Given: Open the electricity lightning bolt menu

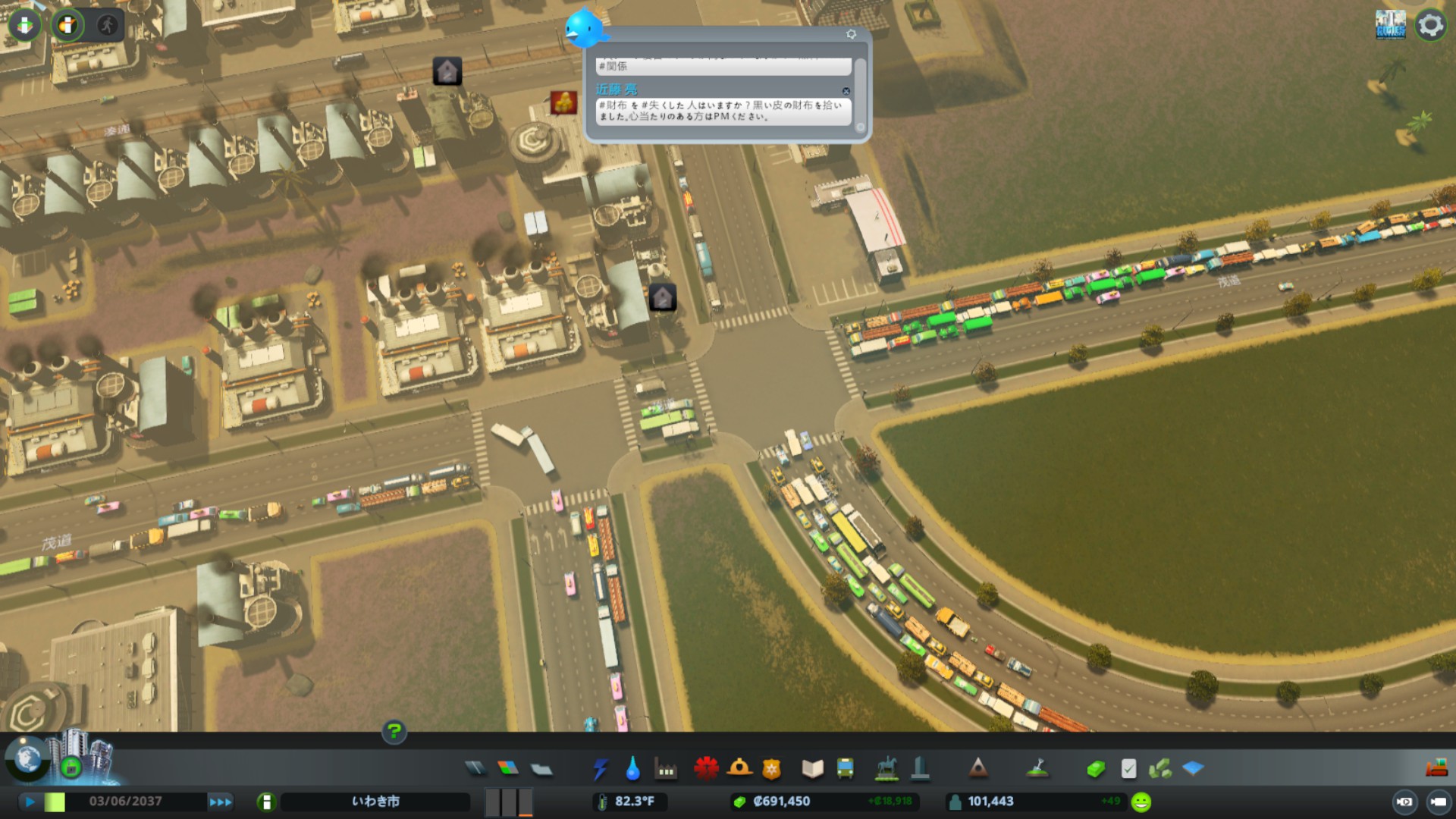Looking at the screenshot, I should pyautogui.click(x=600, y=769).
